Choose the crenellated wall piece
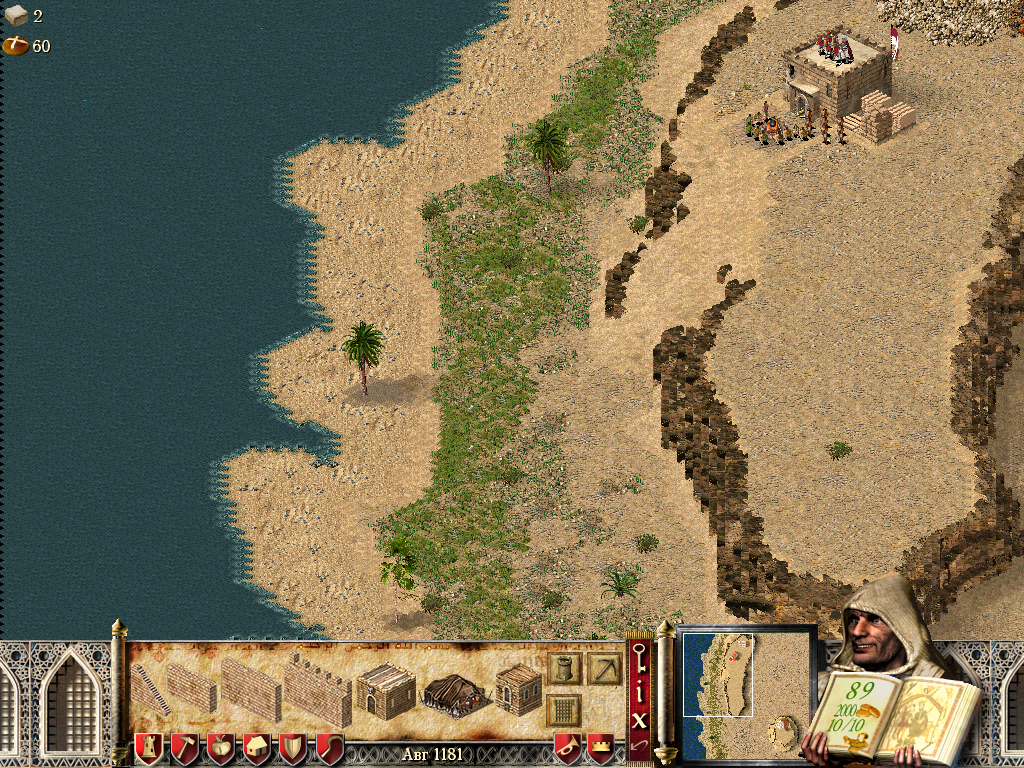 pos(317,689)
